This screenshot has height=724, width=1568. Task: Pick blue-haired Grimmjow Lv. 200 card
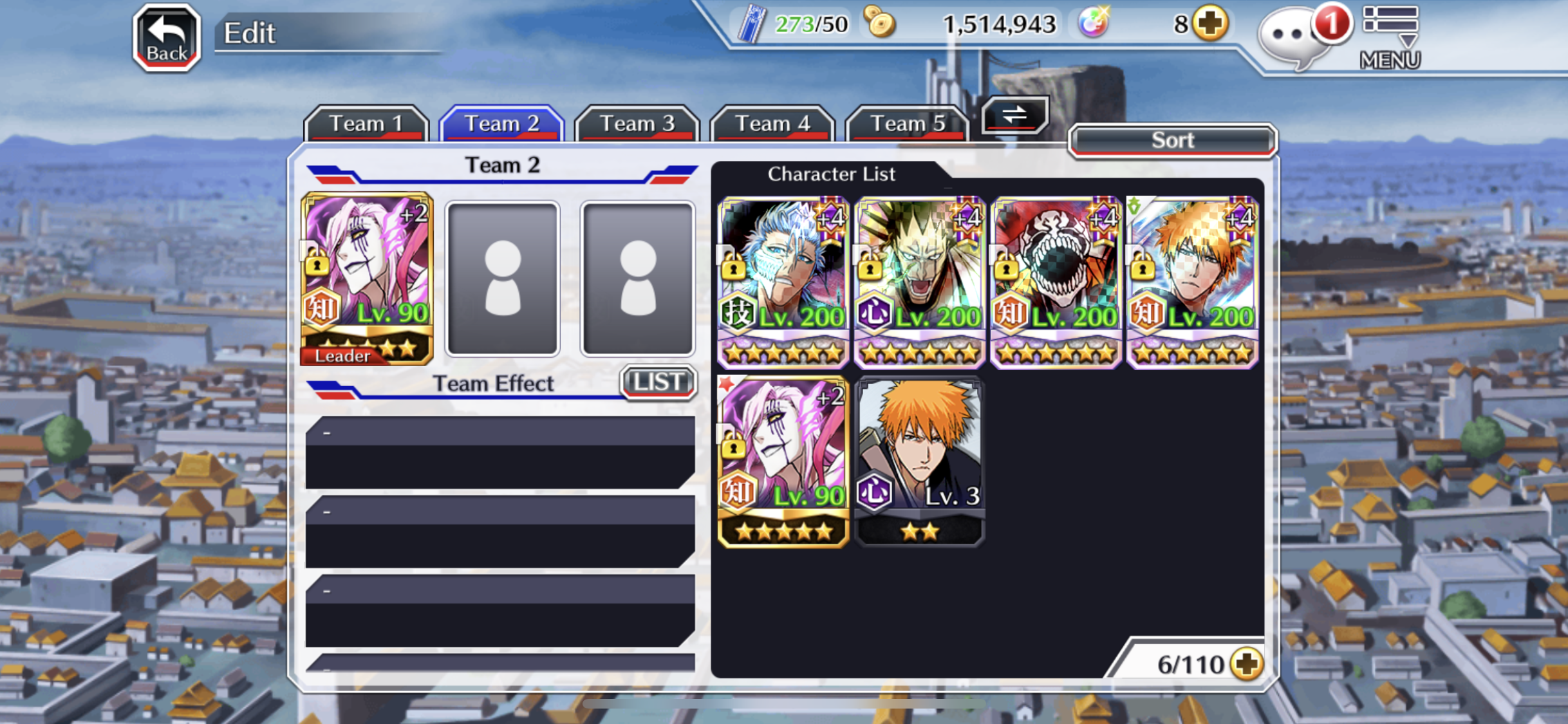[x=783, y=283]
